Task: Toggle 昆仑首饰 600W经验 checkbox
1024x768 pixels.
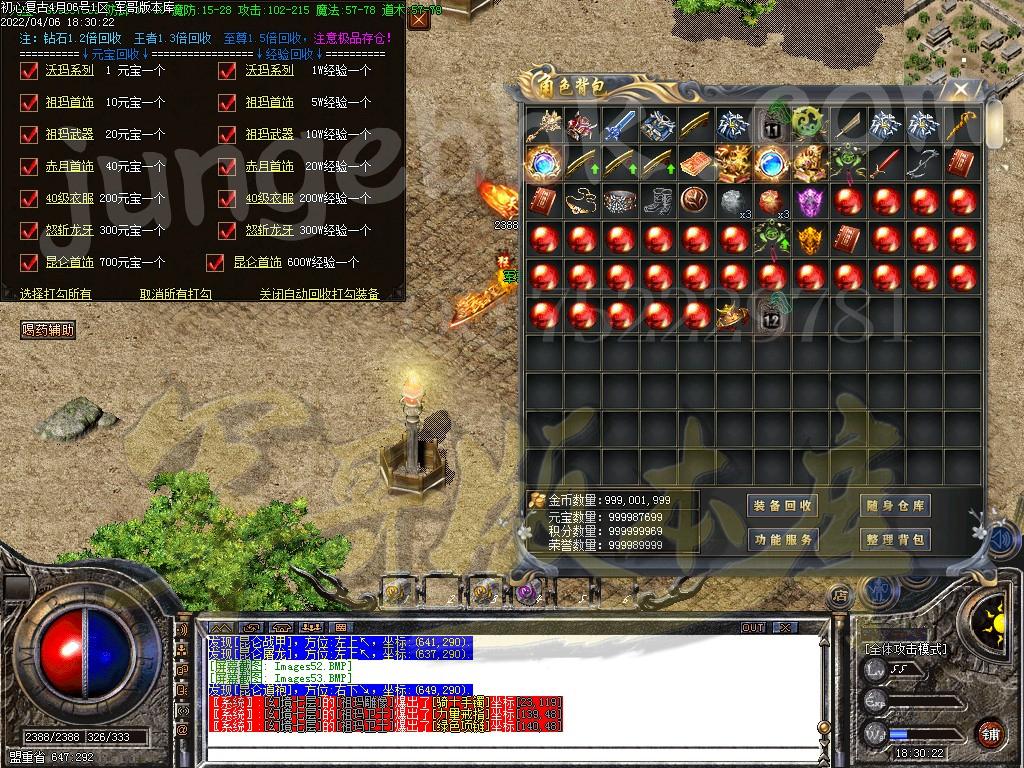Action: [215, 262]
